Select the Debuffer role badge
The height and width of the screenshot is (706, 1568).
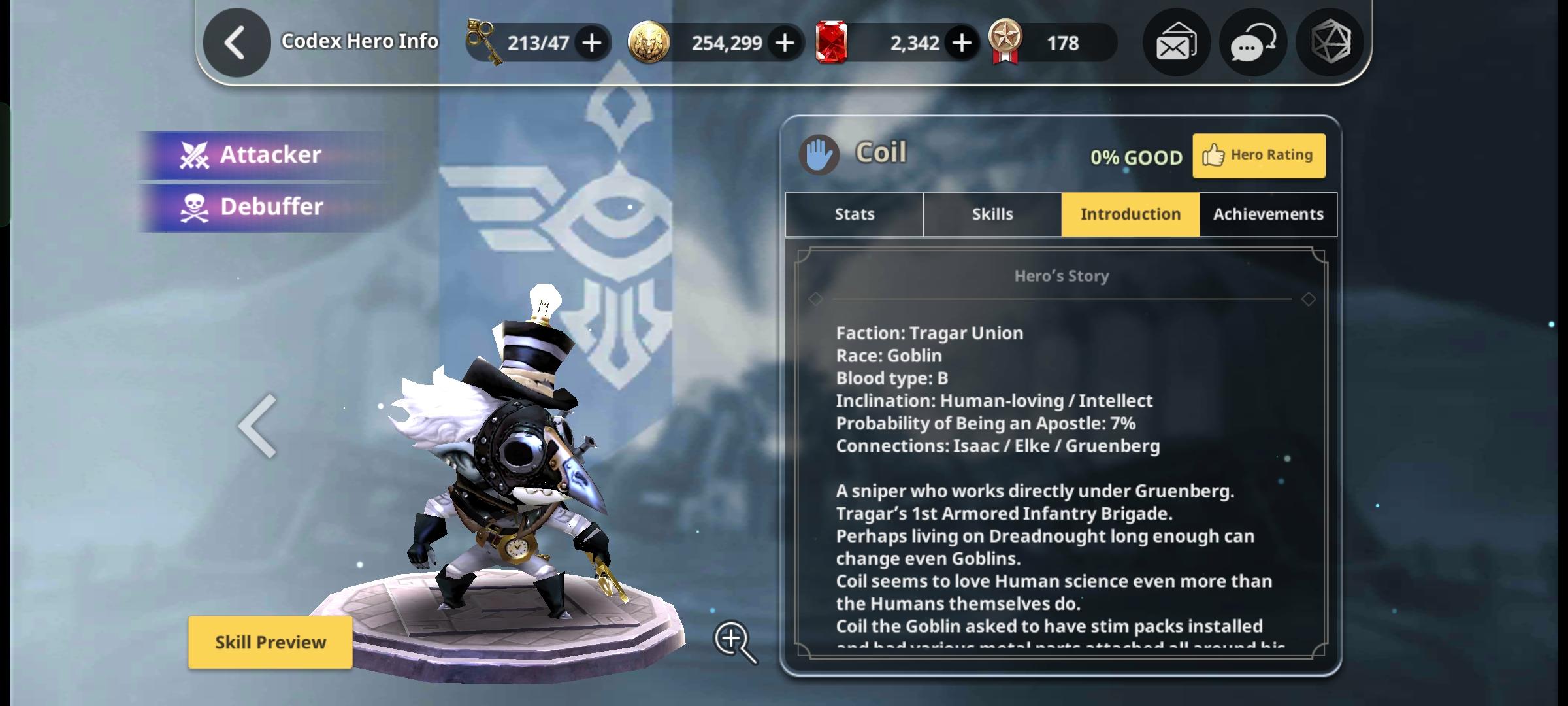262,207
